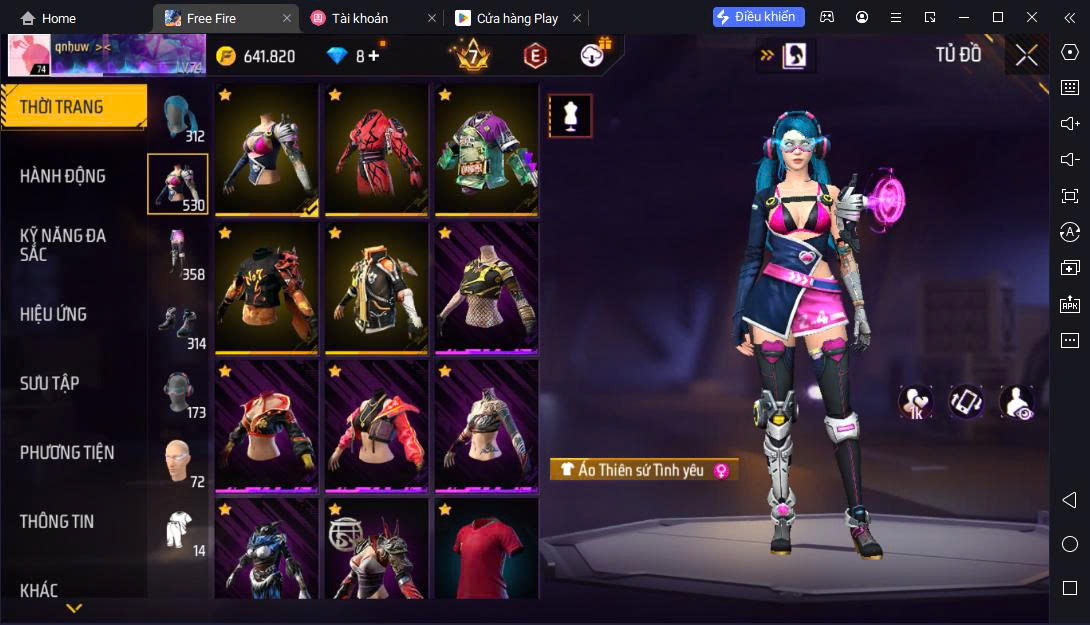Pick the plain red t-shirt item
Viewport: 1090px width, 625px height.
(486, 550)
